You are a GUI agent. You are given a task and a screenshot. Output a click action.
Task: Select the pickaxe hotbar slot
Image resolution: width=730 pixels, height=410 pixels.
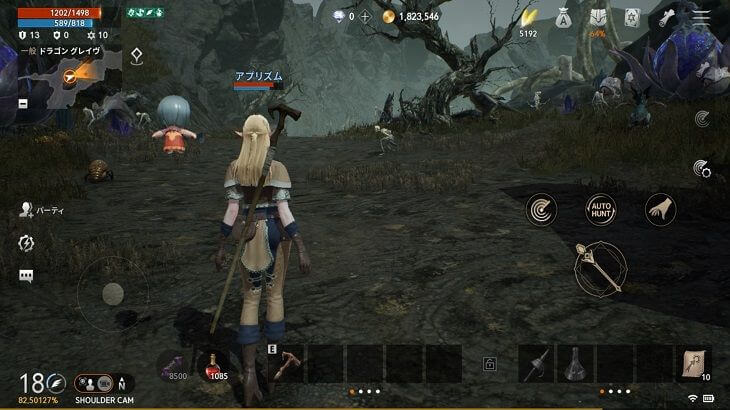coord(286,365)
